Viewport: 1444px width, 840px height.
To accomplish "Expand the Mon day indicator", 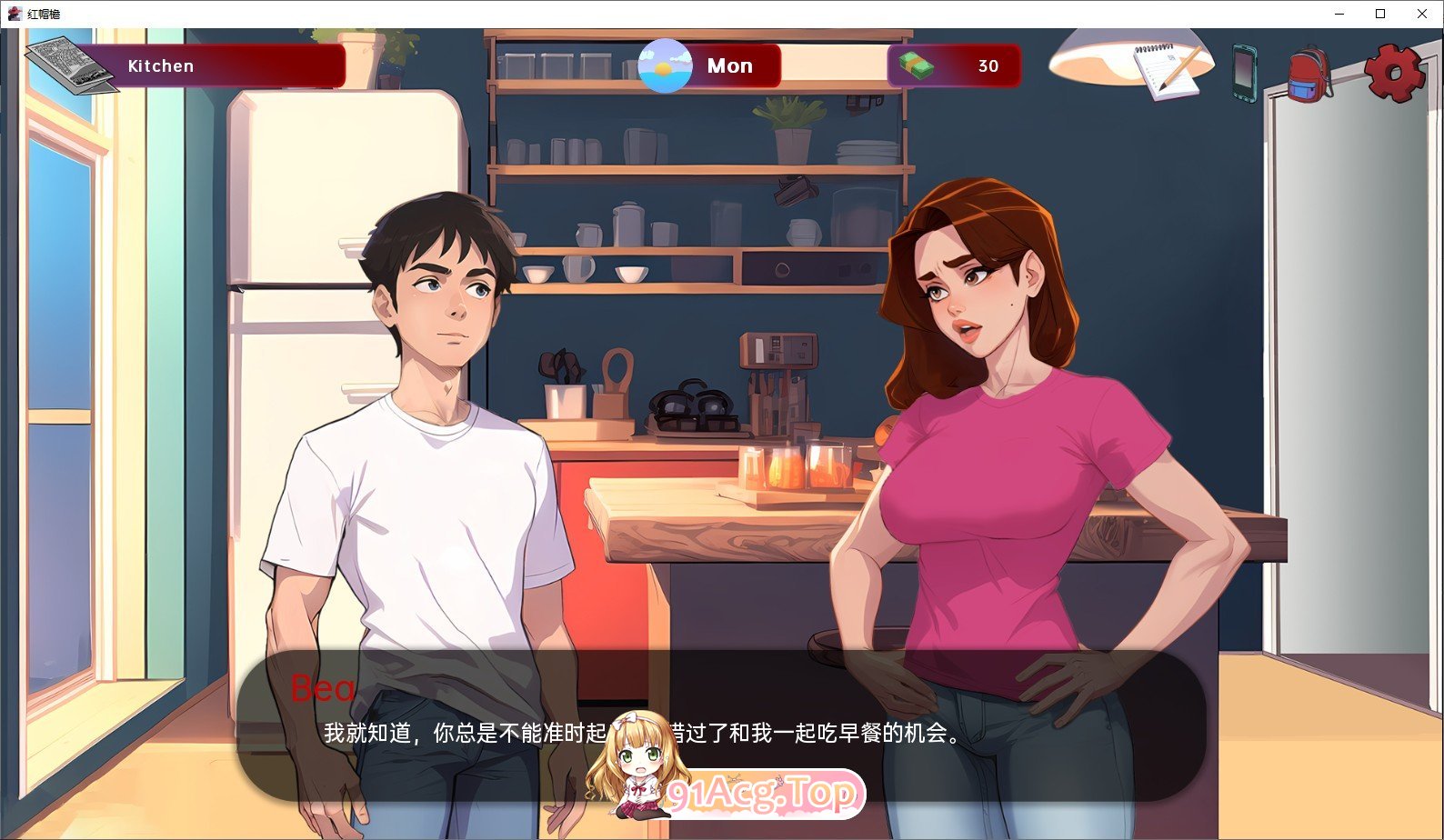I will 731,65.
